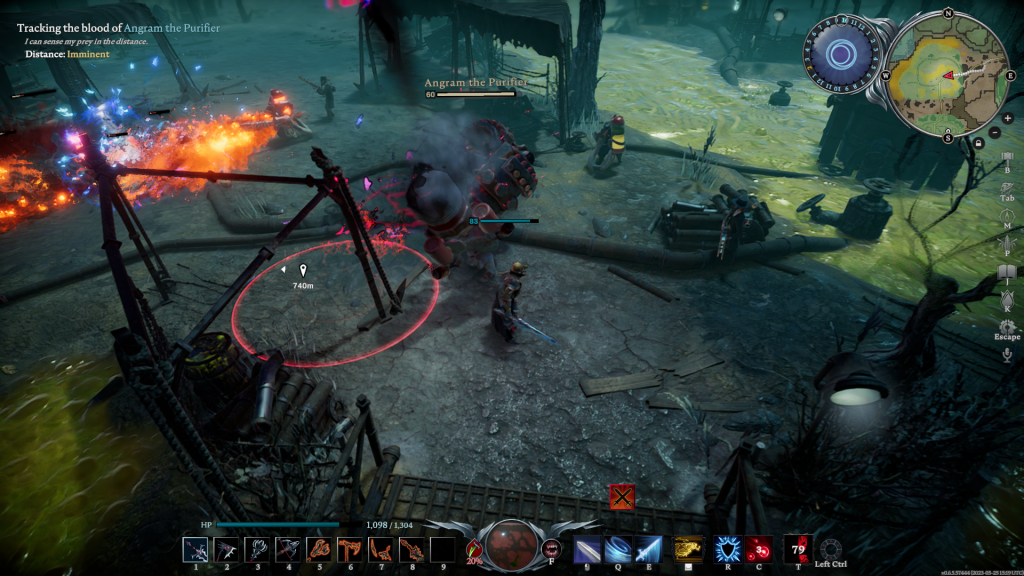1024x576 pixels.
Task: Select weapon slot 3 mace
Action: click(256, 549)
